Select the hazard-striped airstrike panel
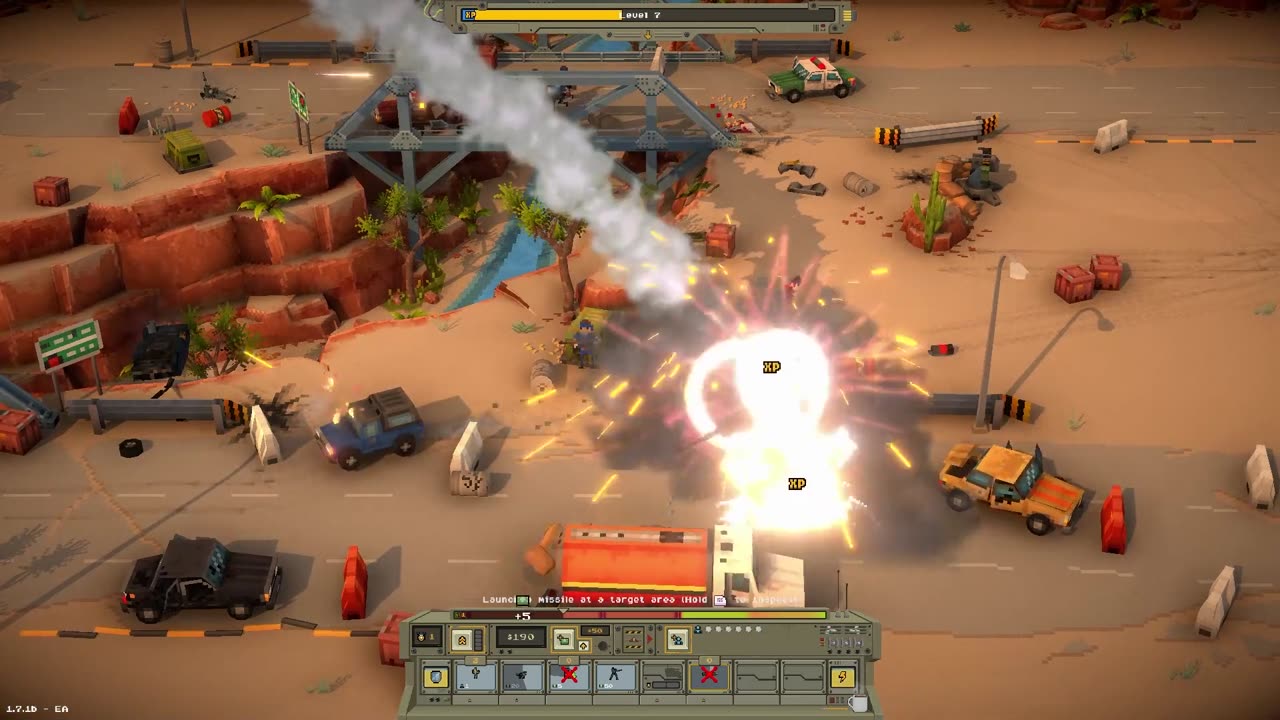This screenshot has width=1280, height=720. (633, 639)
